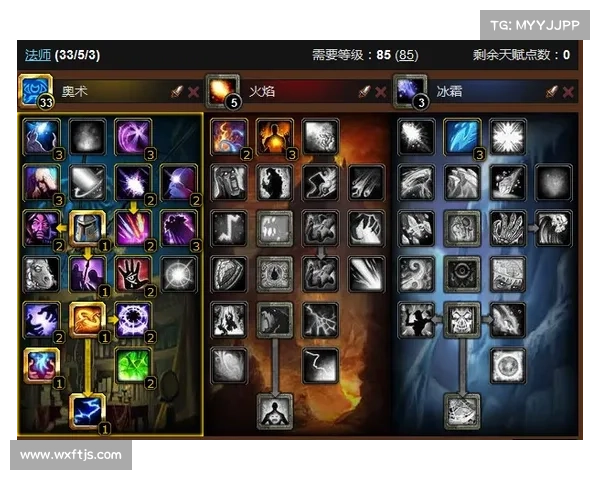Select the 冰霜 tree header icon
The width and height of the screenshot is (600, 480).
pos(409,92)
